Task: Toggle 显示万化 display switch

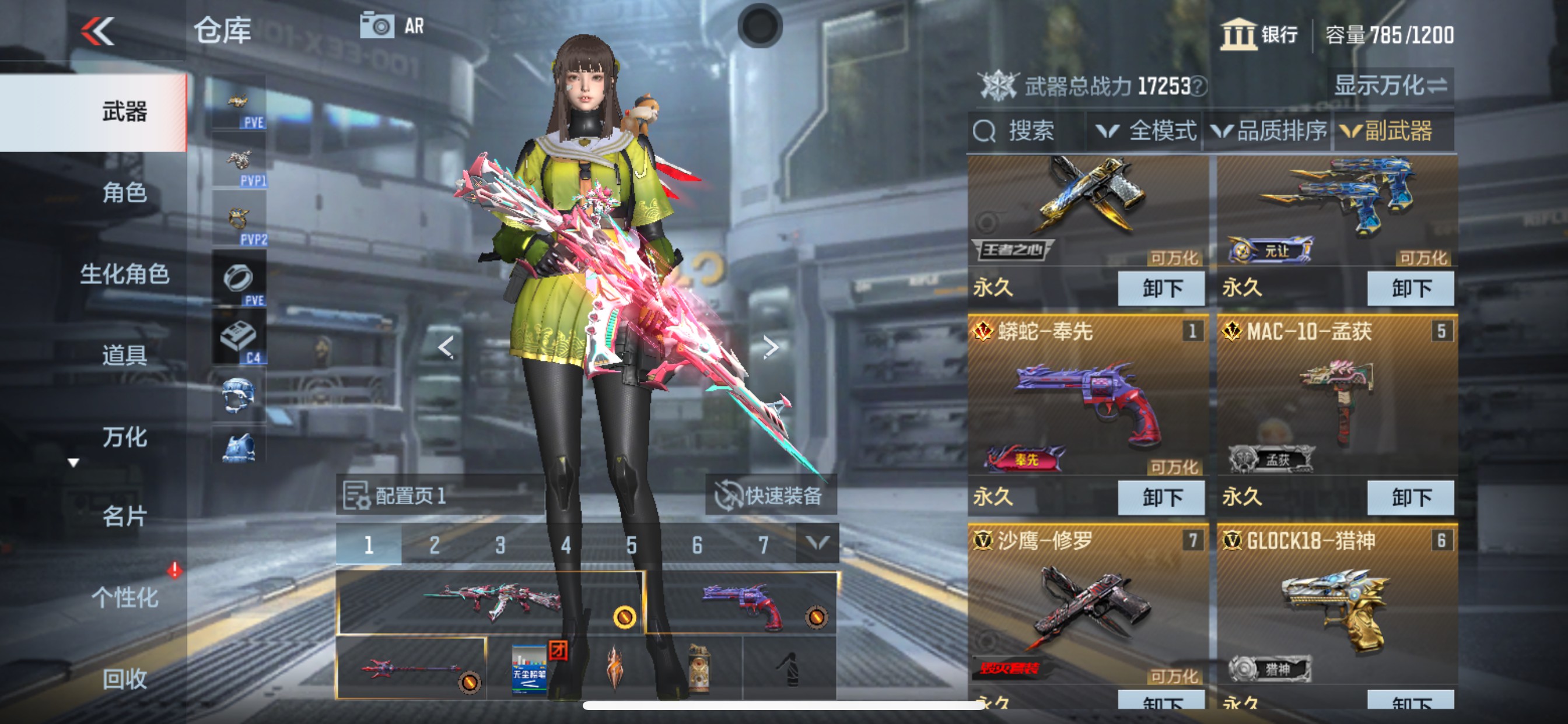Action: pos(1390,86)
